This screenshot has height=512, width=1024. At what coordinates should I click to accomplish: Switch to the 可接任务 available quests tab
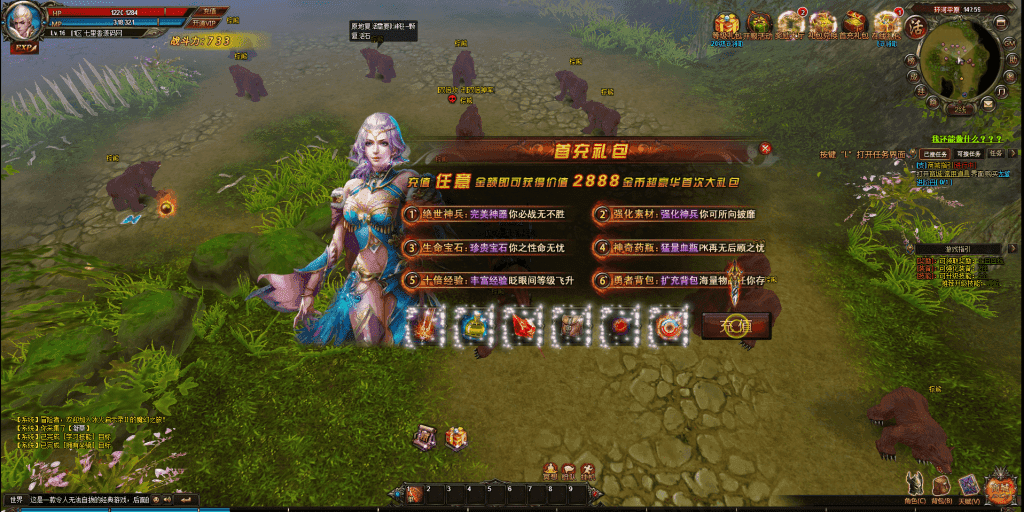point(969,154)
